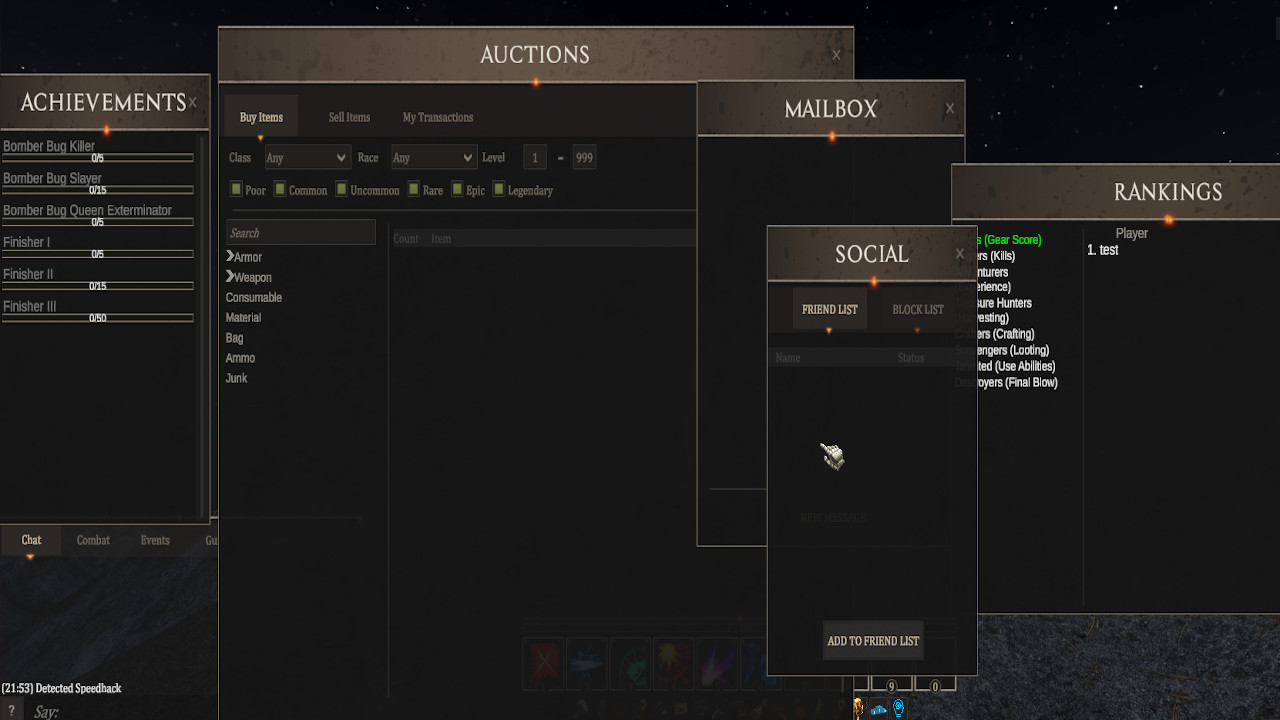
Task: Activate the blue sword slash ability icon
Action: pyautogui.click(x=586, y=663)
